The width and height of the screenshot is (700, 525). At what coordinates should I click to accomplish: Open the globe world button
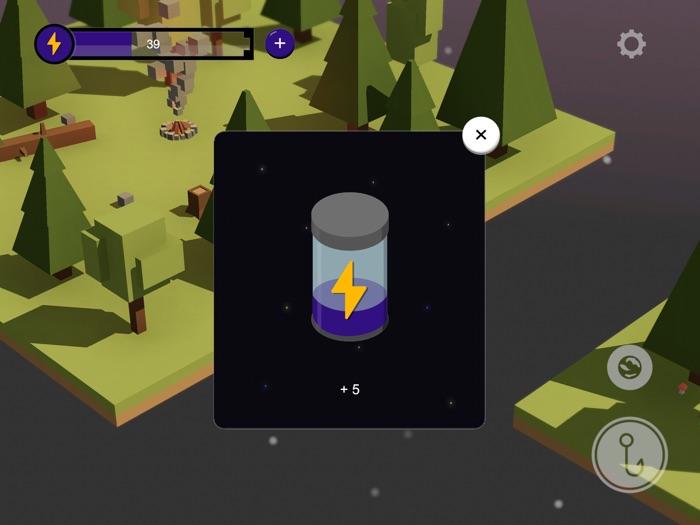tap(630, 367)
